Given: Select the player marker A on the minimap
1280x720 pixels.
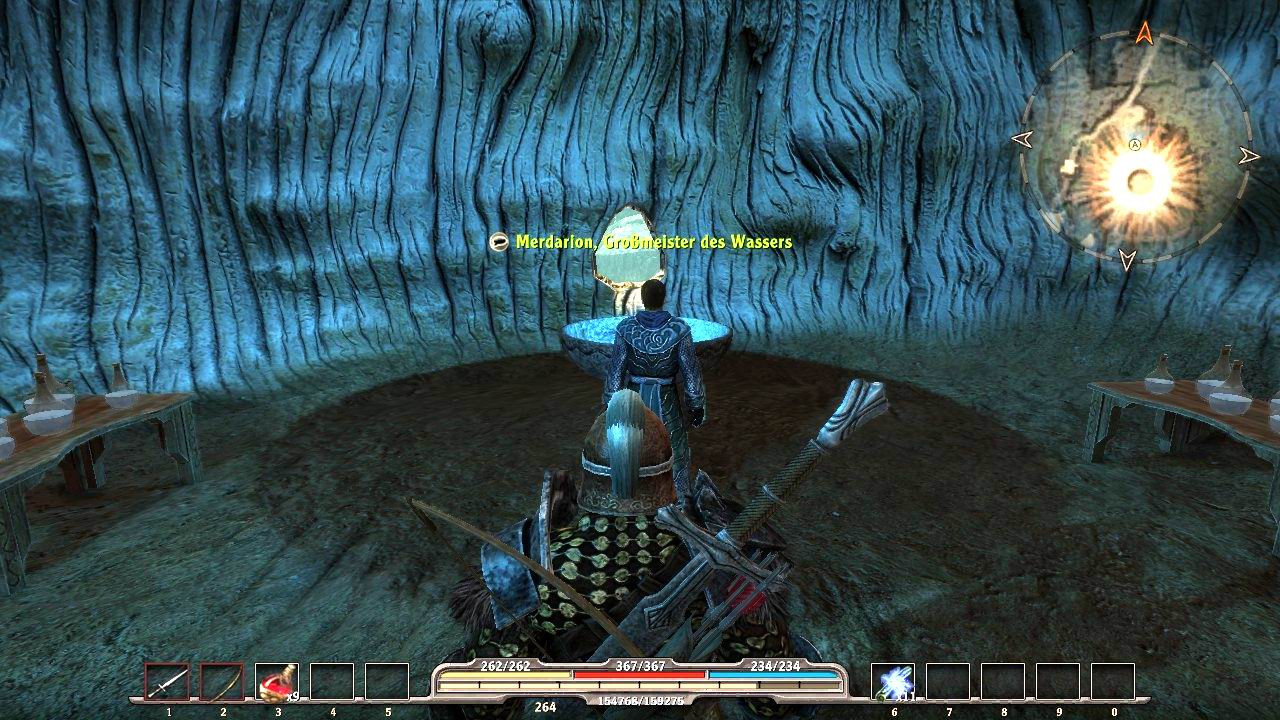Looking at the screenshot, I should click(x=1133, y=145).
